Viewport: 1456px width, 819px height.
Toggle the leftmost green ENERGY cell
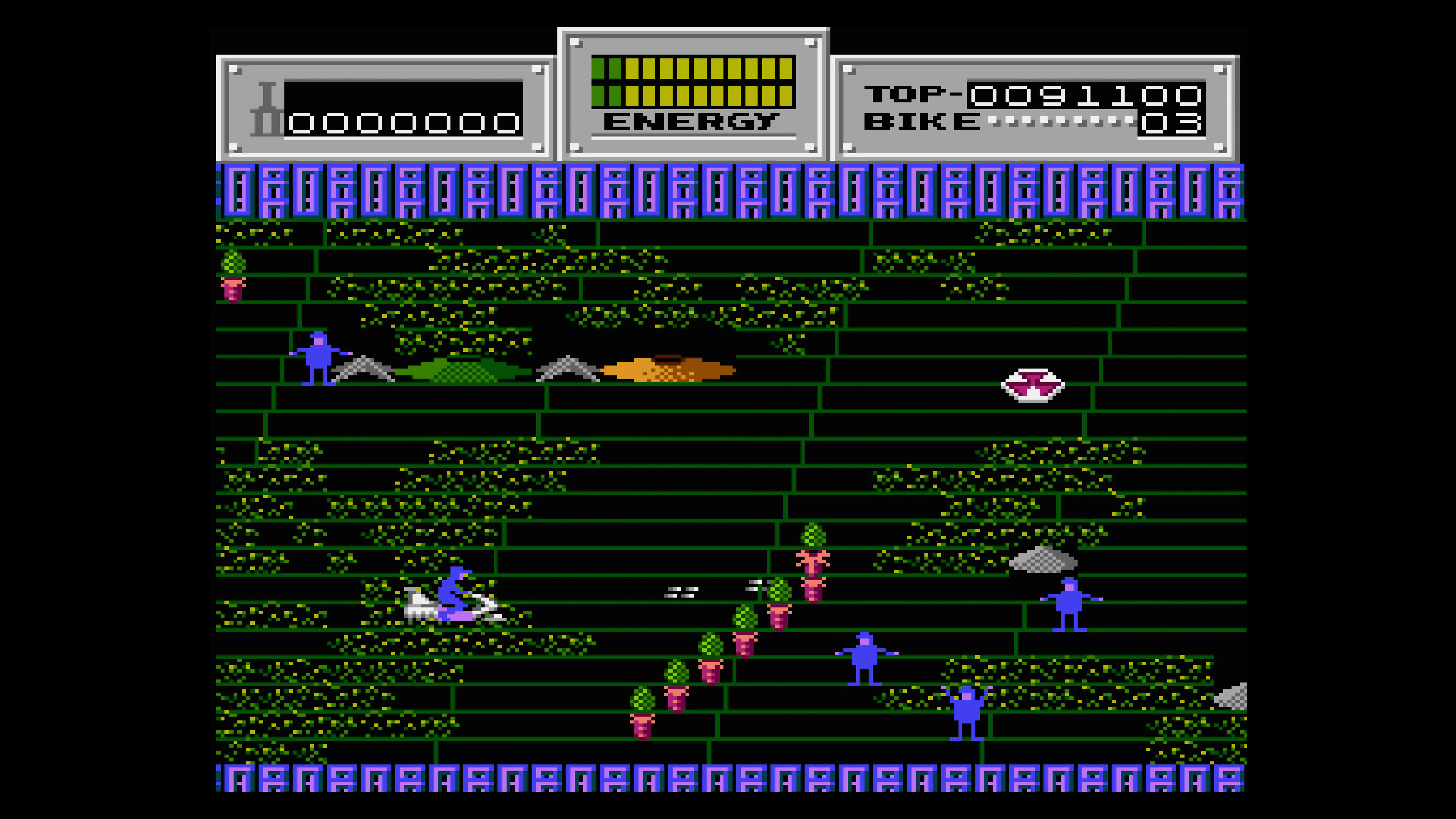pos(598,69)
